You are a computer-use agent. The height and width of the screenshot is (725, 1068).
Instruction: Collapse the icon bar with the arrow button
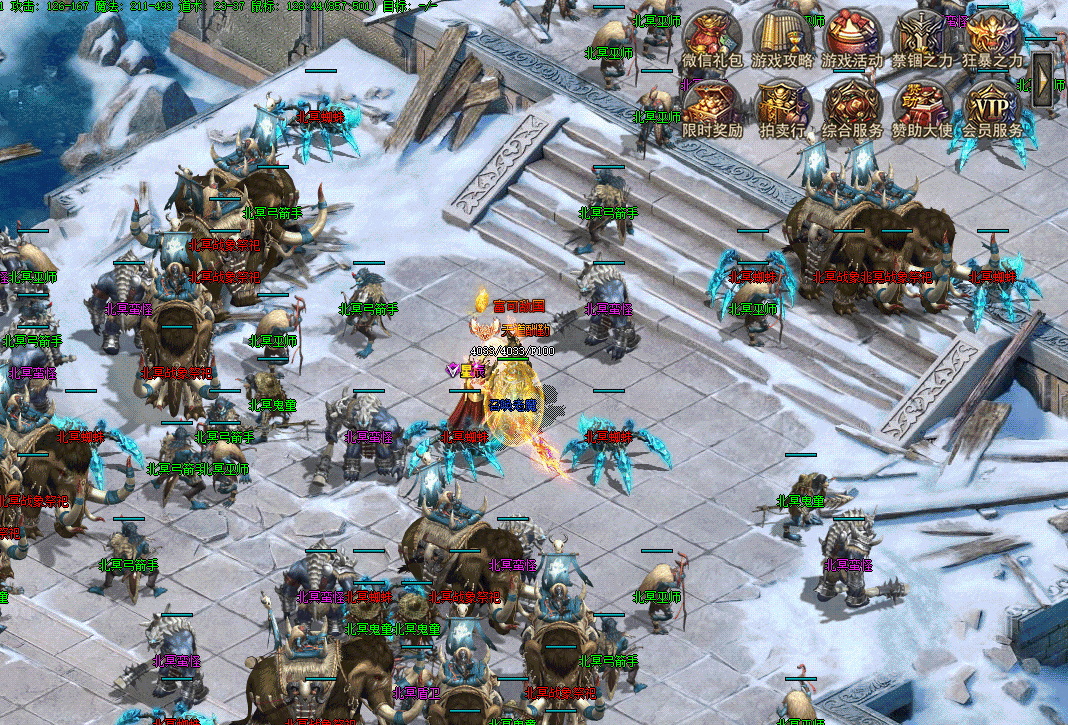pos(1044,73)
